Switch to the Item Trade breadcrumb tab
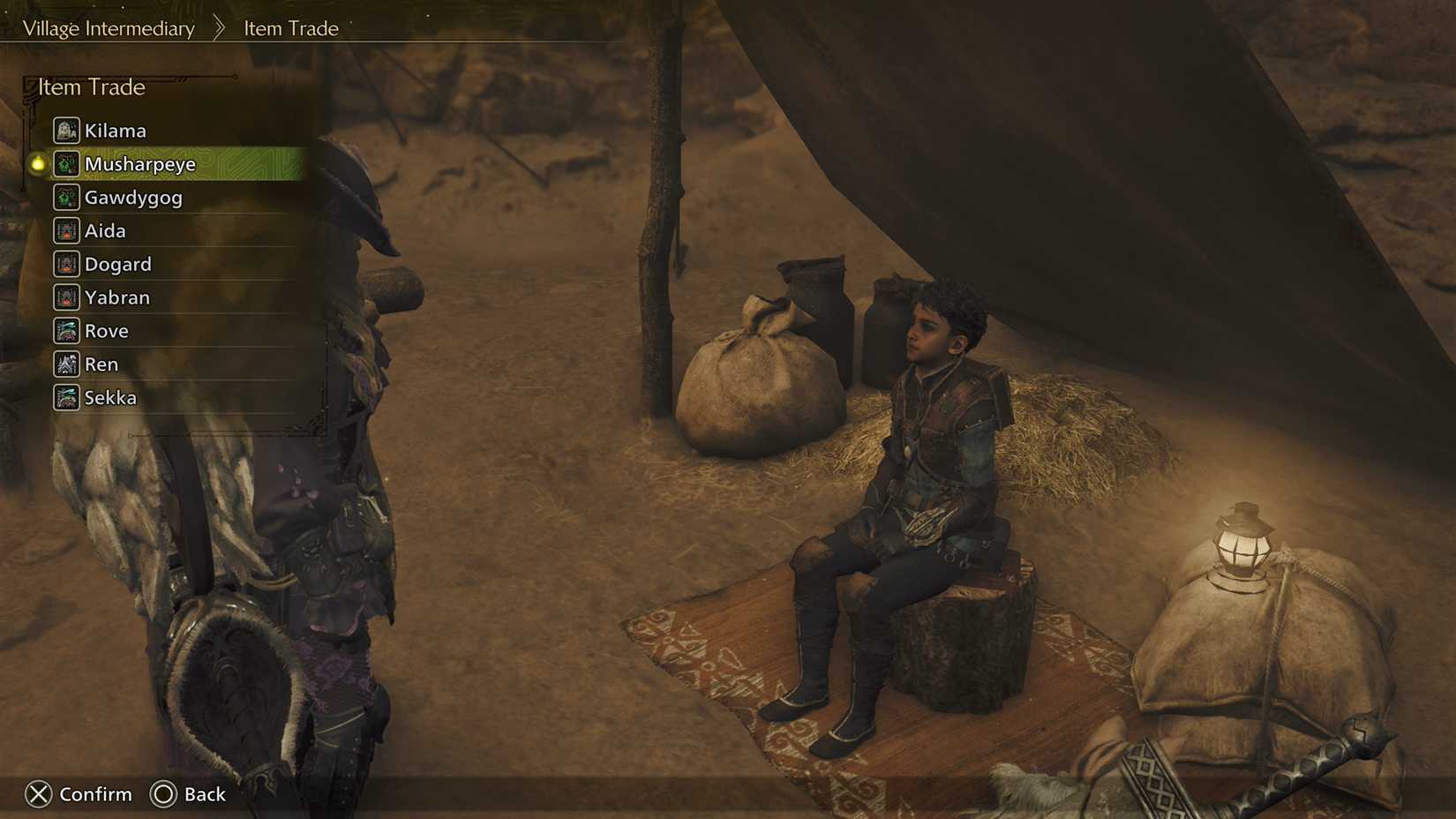This screenshot has height=819, width=1456. pos(290,28)
